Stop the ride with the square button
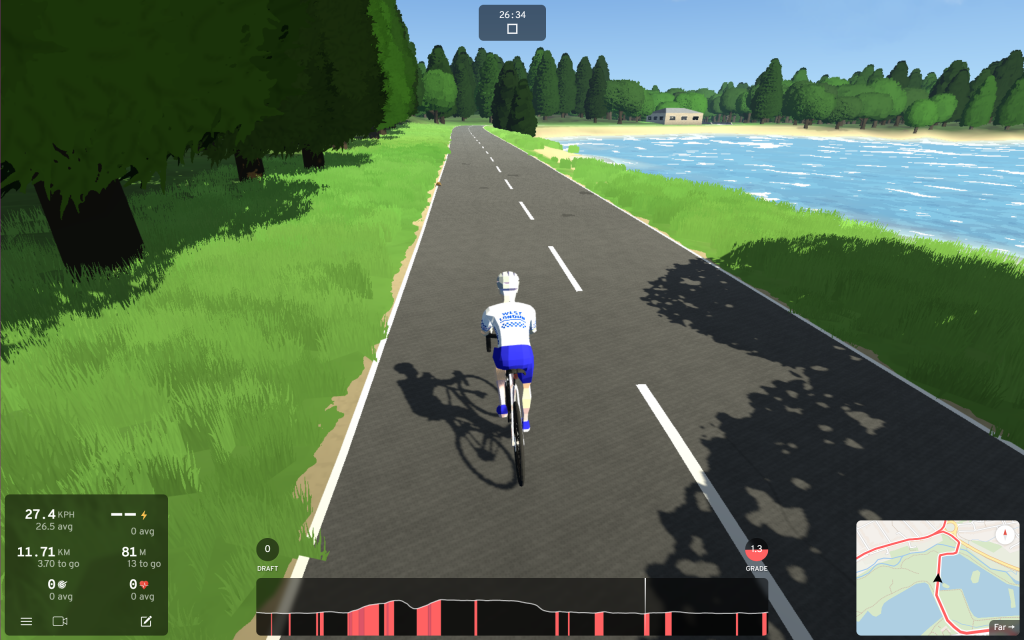The width and height of the screenshot is (1024, 640). [512, 29]
